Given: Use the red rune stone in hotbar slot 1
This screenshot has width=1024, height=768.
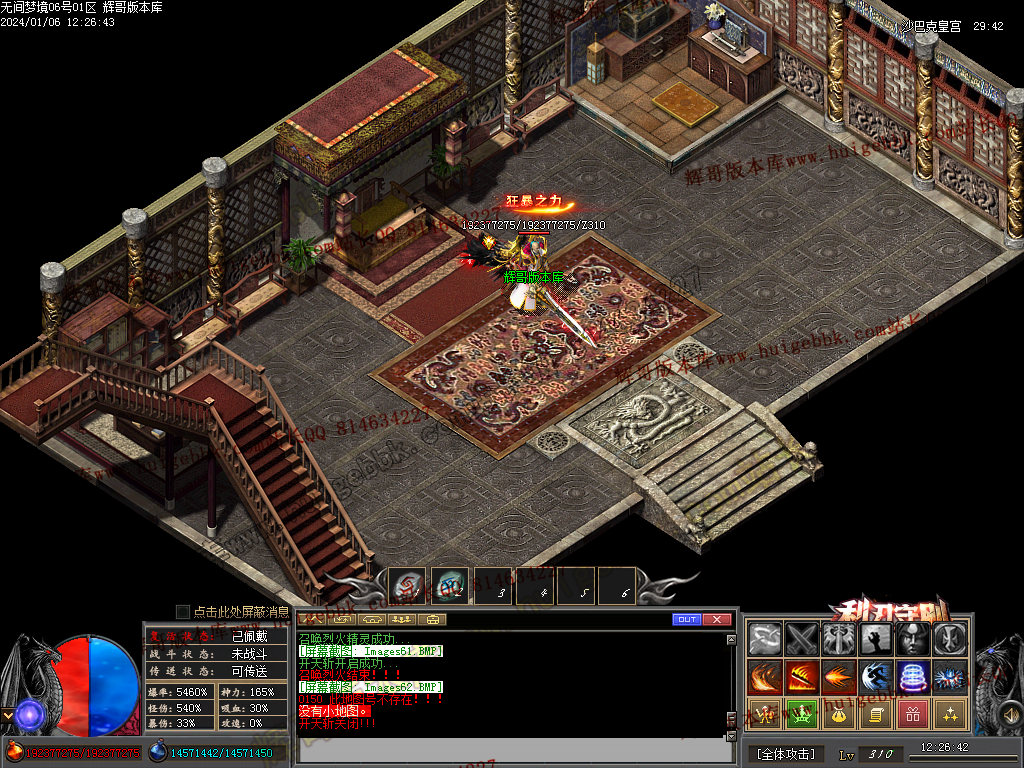Looking at the screenshot, I should click(x=407, y=586).
